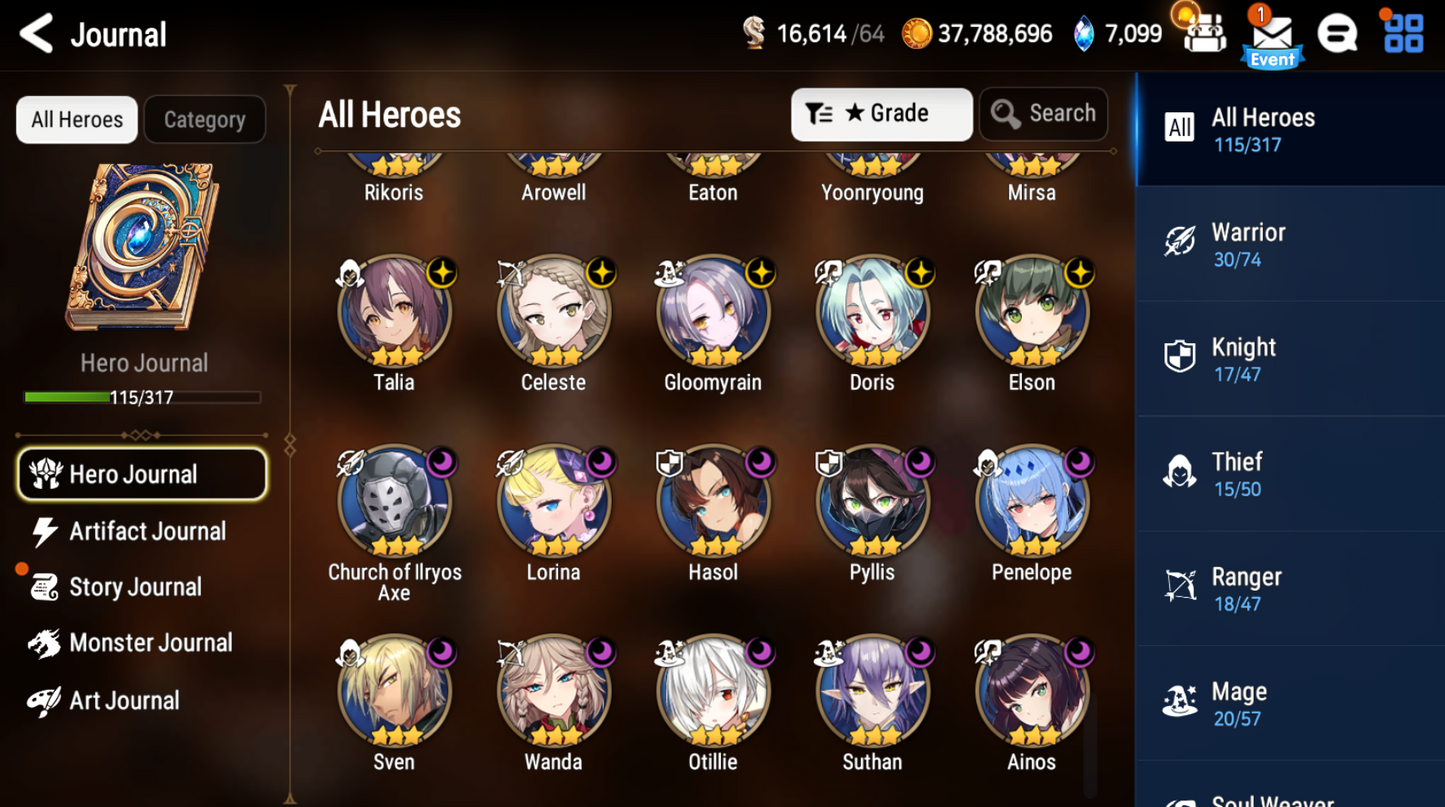Expand the Soul Weaver class filter
Screen dimensions: 1445x807
pyautogui.click(x=1289, y=795)
